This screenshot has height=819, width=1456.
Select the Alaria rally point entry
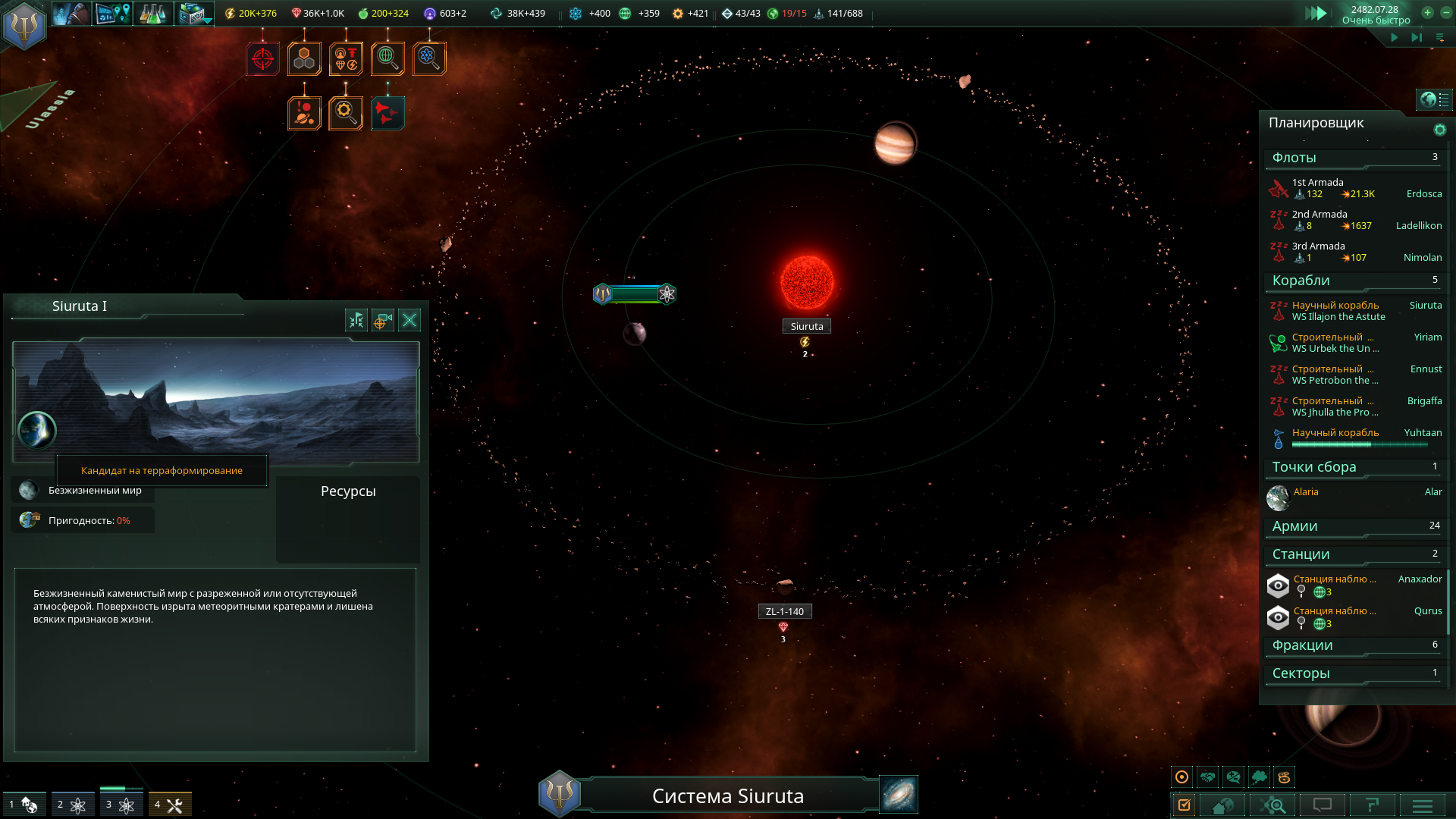pos(1356,497)
